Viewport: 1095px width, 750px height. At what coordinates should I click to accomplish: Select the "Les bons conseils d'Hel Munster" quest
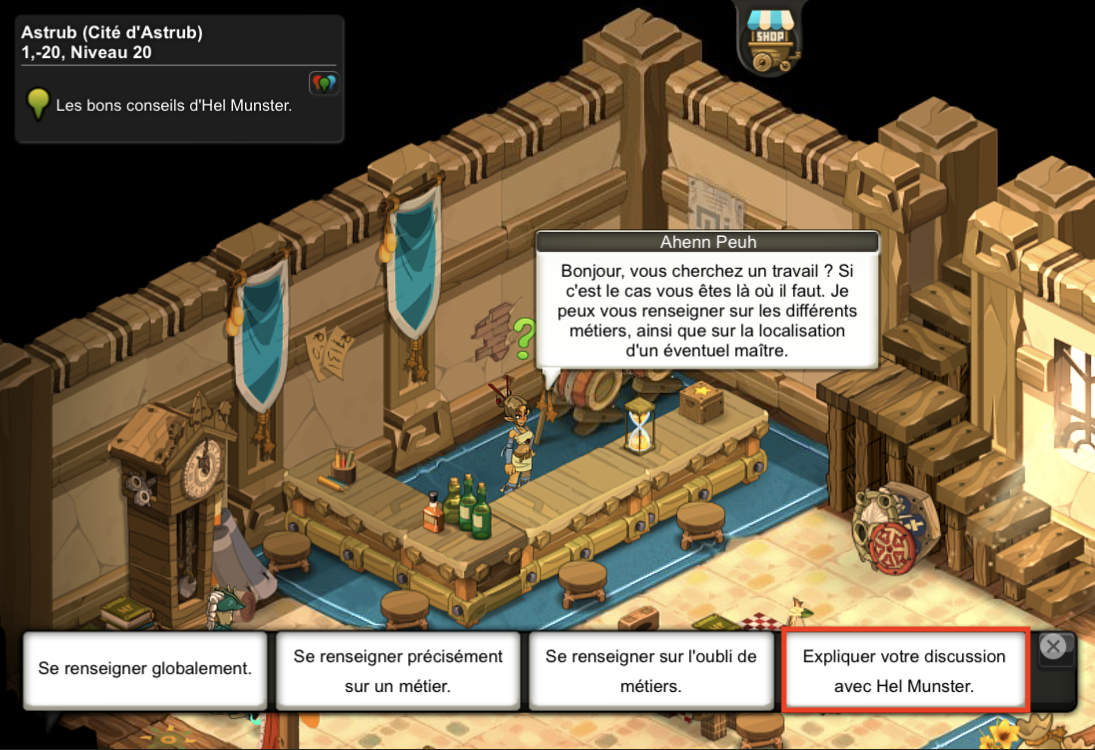pos(174,104)
